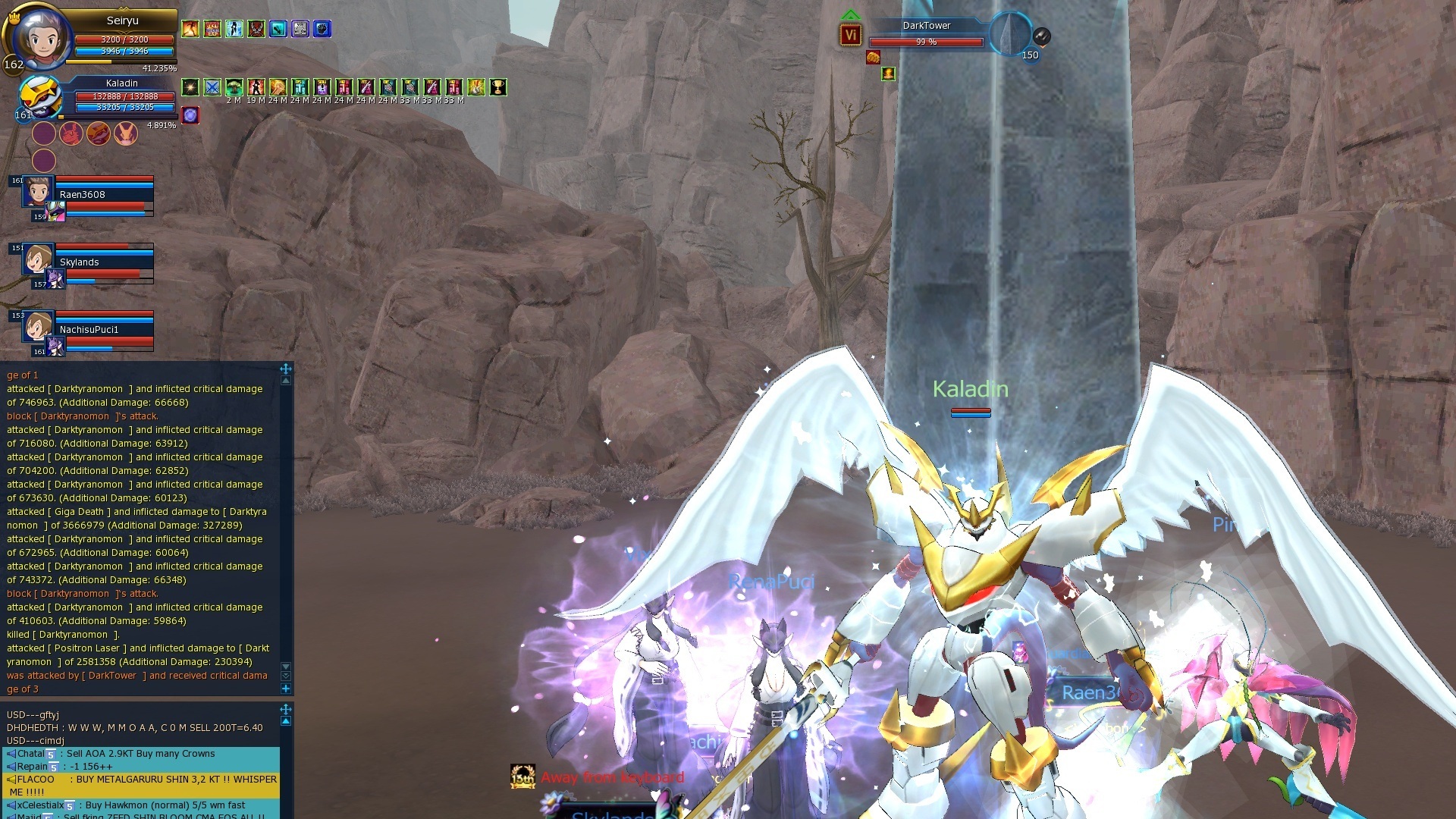1456x819 pixels.
Task: Expand the combat log with plus button
Action: (286, 689)
